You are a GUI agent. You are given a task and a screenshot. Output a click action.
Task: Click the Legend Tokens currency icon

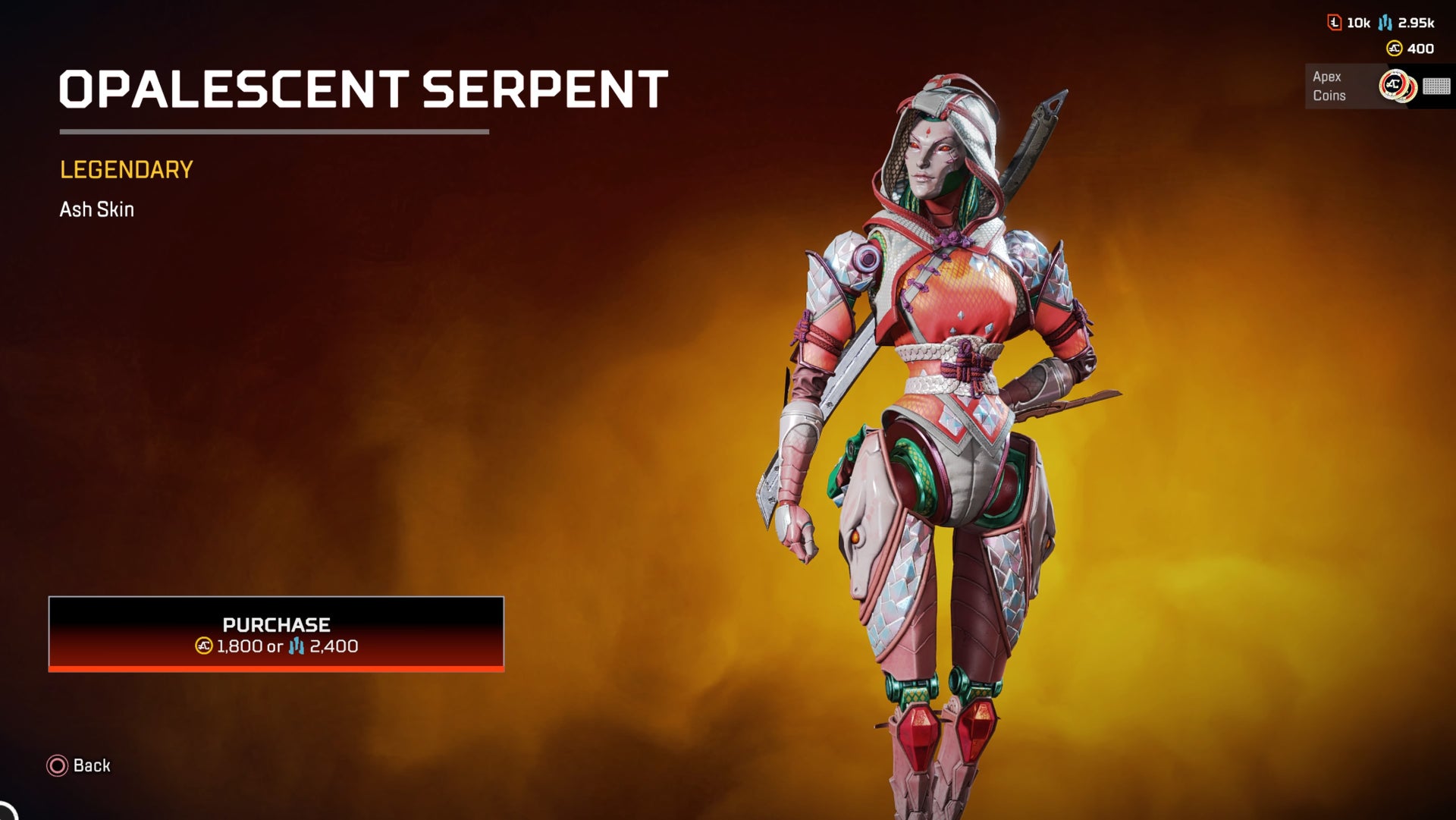(1335, 23)
